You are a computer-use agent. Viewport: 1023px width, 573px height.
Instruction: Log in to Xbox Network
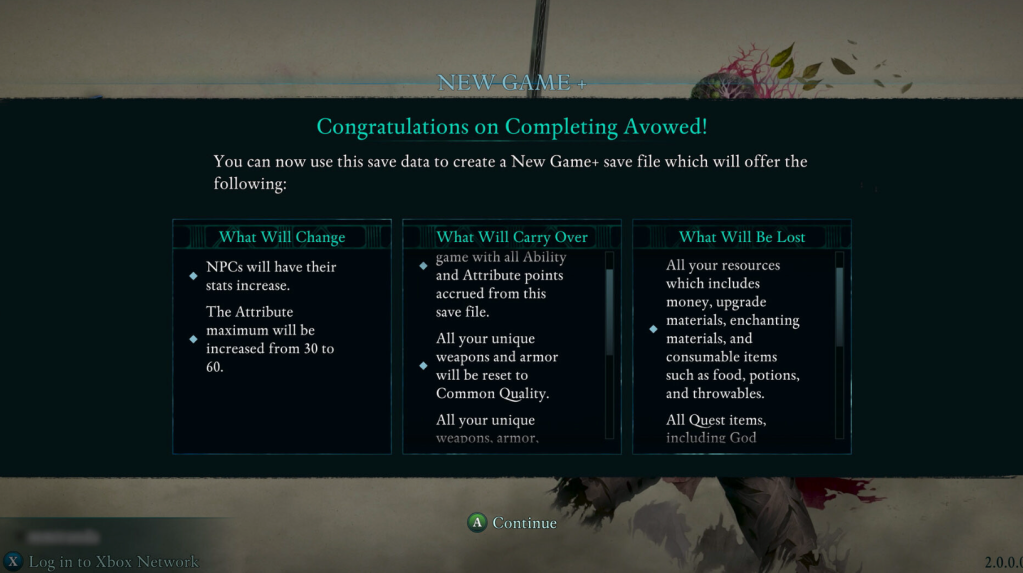pos(102,562)
